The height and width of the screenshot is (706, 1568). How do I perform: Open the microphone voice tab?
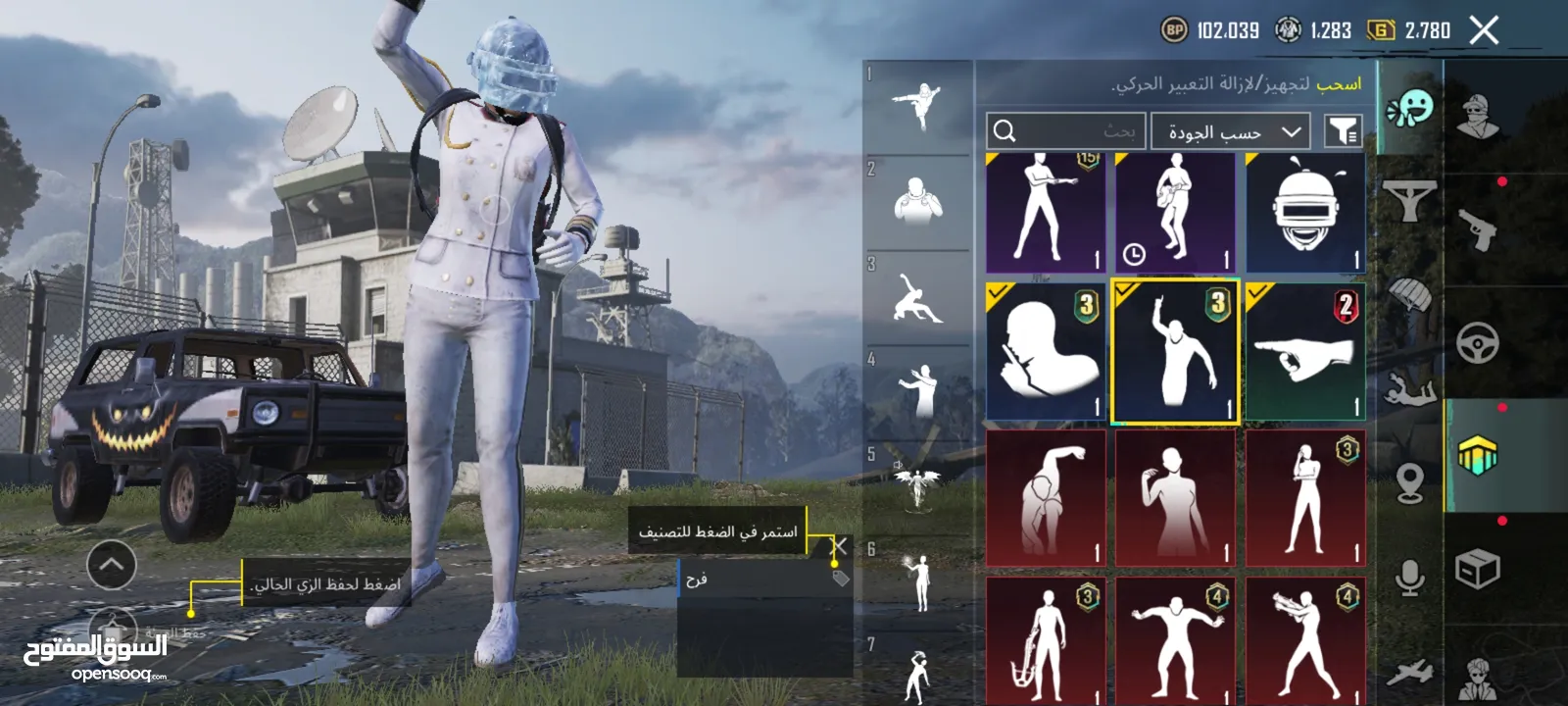1410,577
